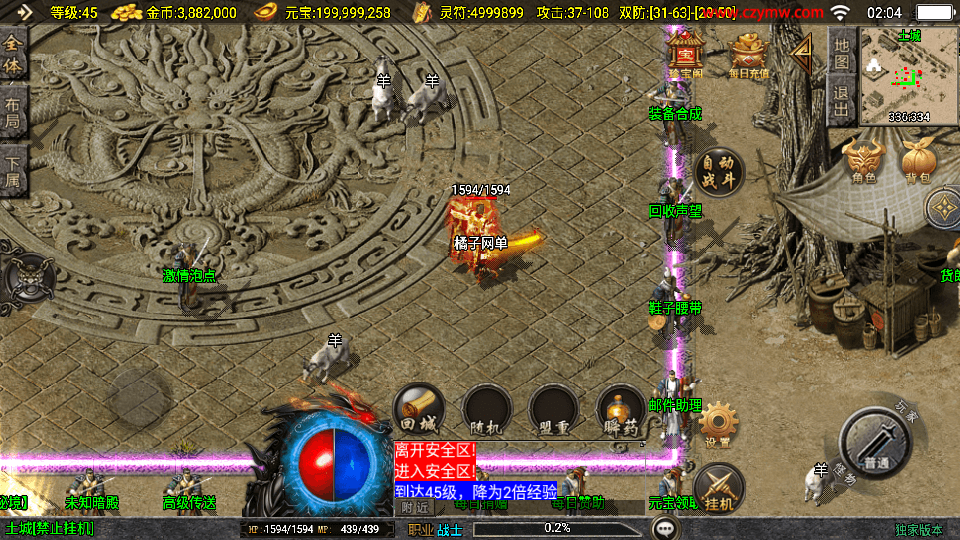The image size is (960, 540).
Task: Open the 设置 settings gear
Action: point(718,425)
